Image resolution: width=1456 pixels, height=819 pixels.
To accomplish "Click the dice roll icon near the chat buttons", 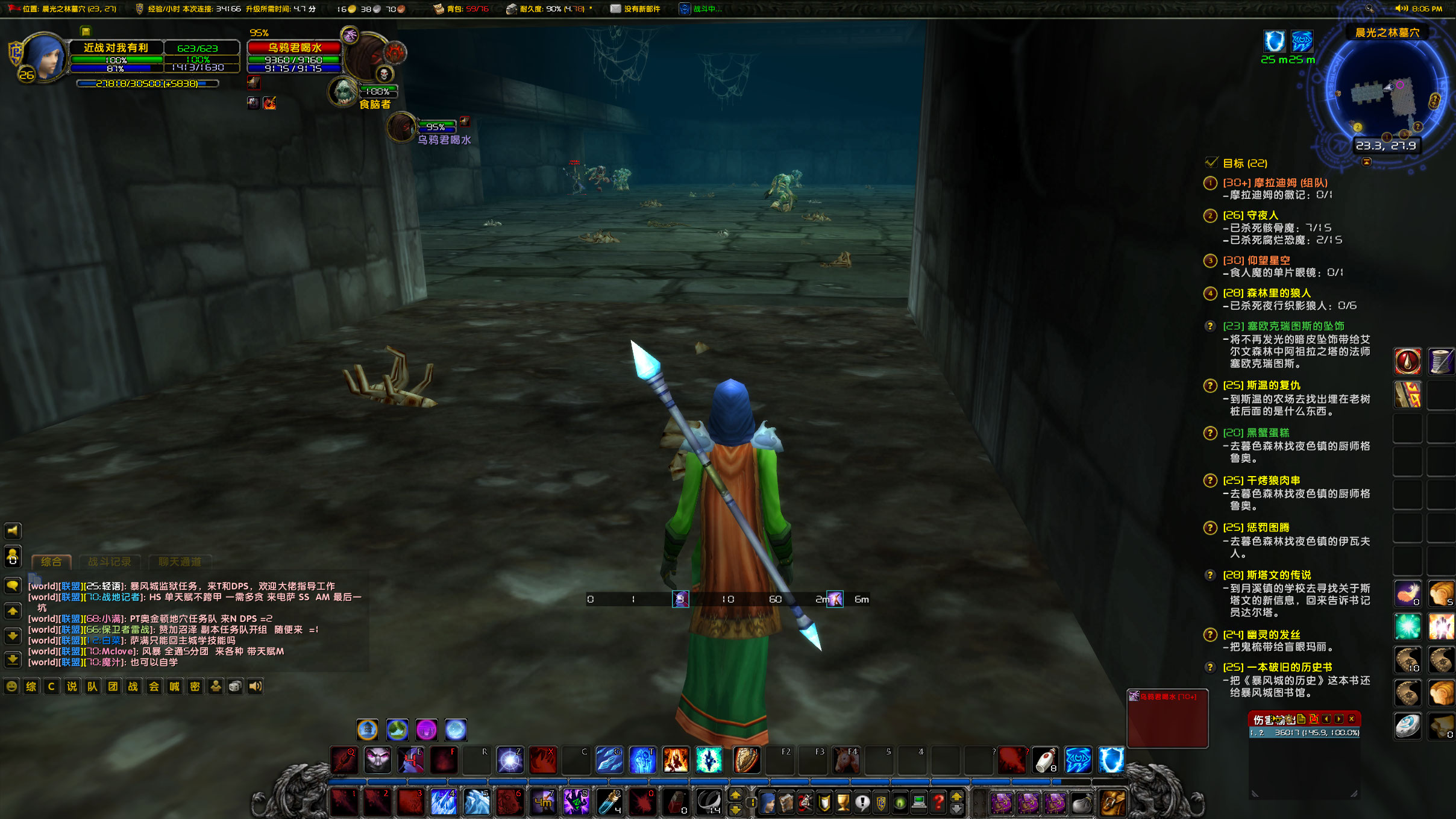I will [236, 686].
